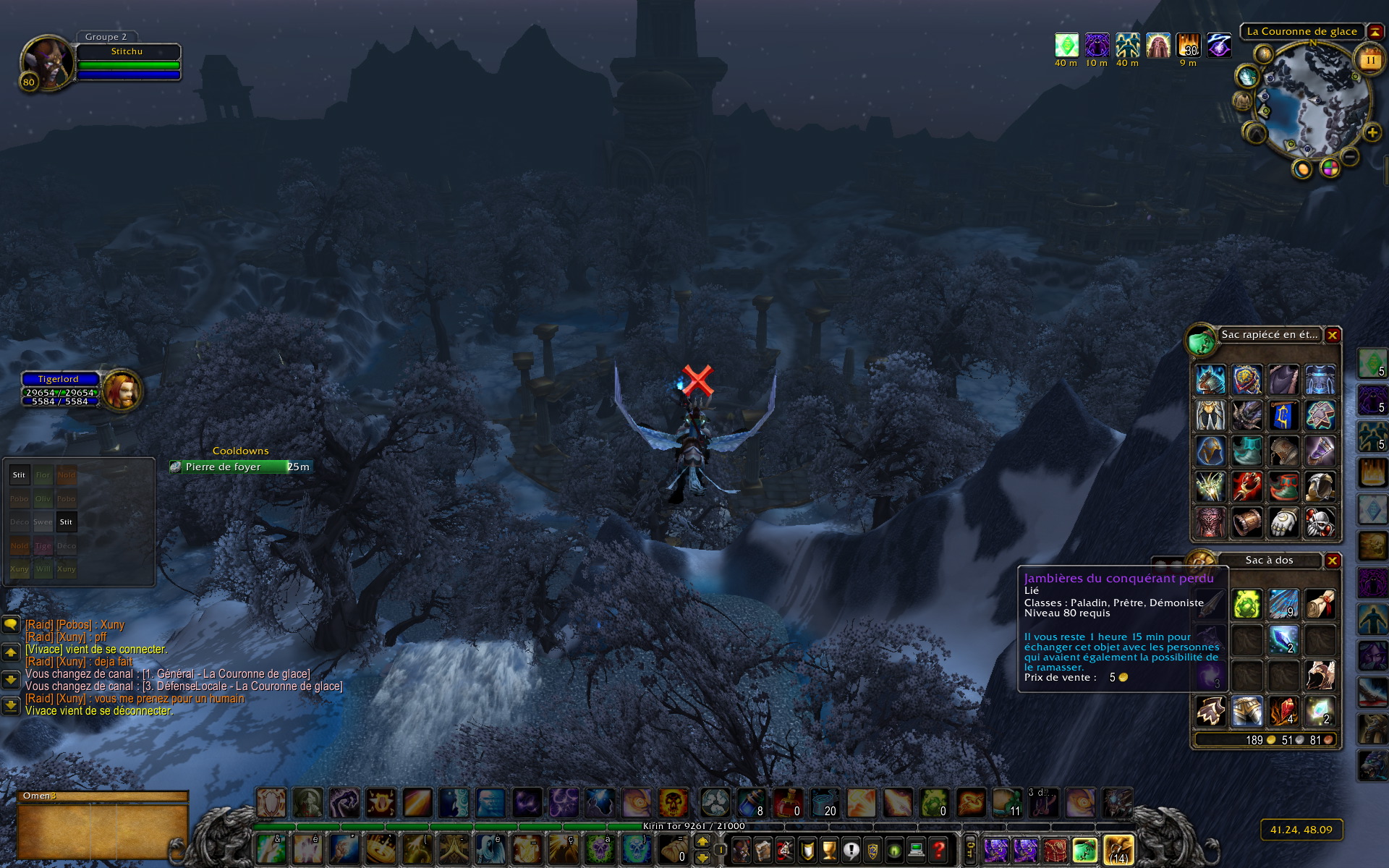The width and height of the screenshot is (1389, 868).
Task: Click the Omen threat meter title bar
Action: 103,796
